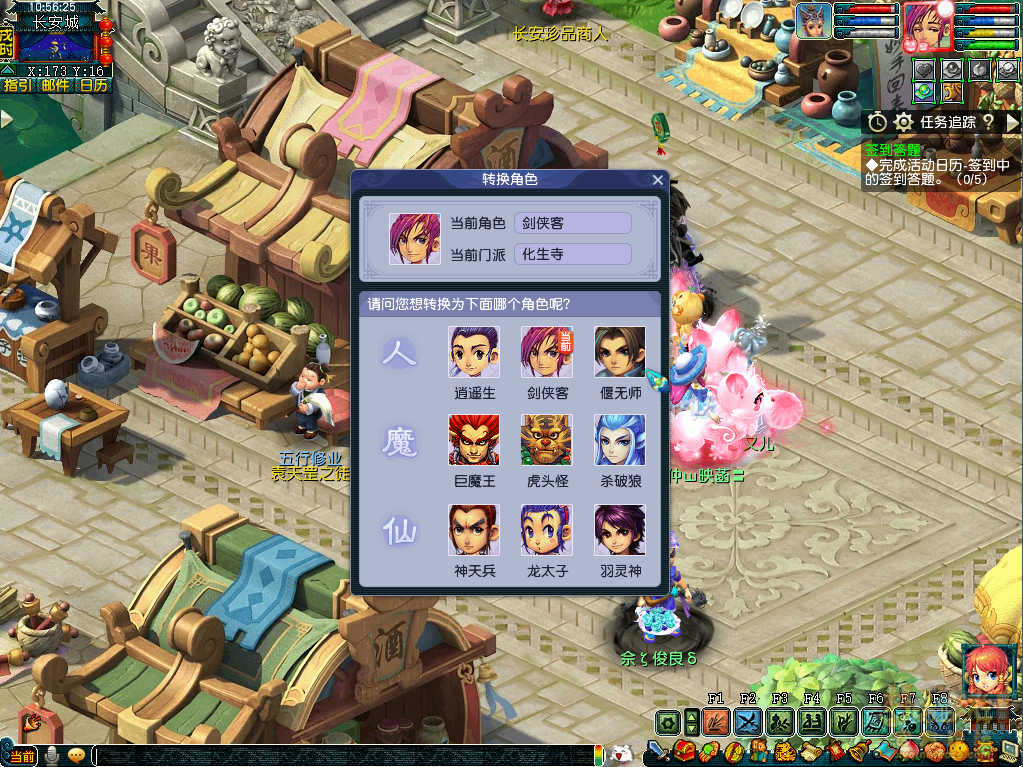Close the 转换角色 dialog
Screen dimensions: 1023x767
click(x=657, y=180)
